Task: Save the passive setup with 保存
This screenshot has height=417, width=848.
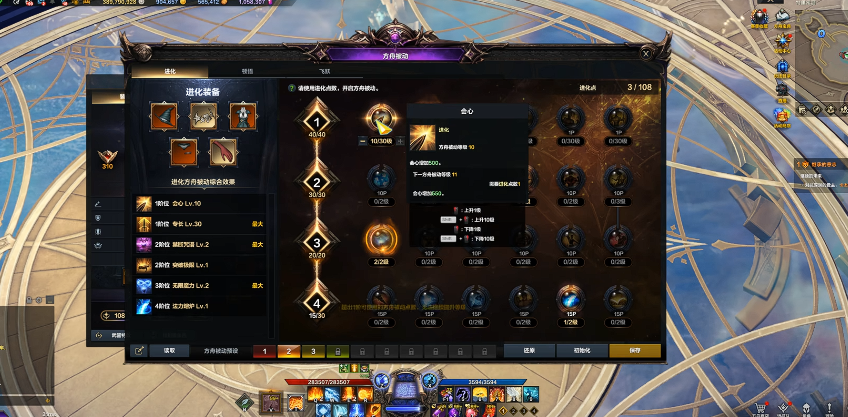Action: 634,351
